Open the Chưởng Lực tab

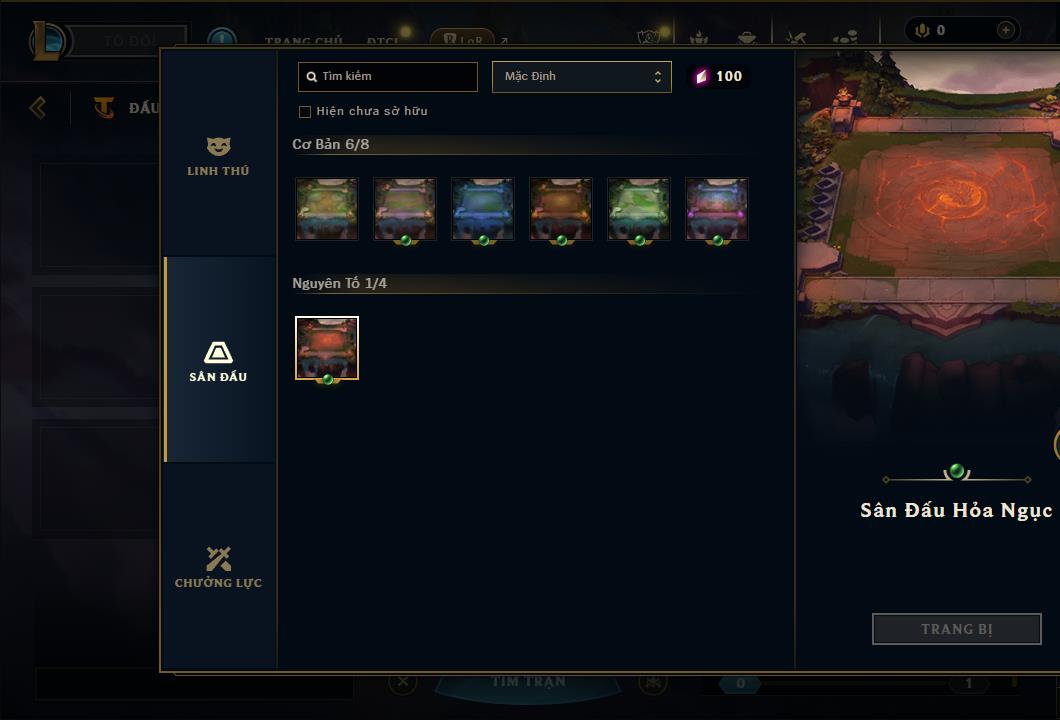tap(218, 567)
